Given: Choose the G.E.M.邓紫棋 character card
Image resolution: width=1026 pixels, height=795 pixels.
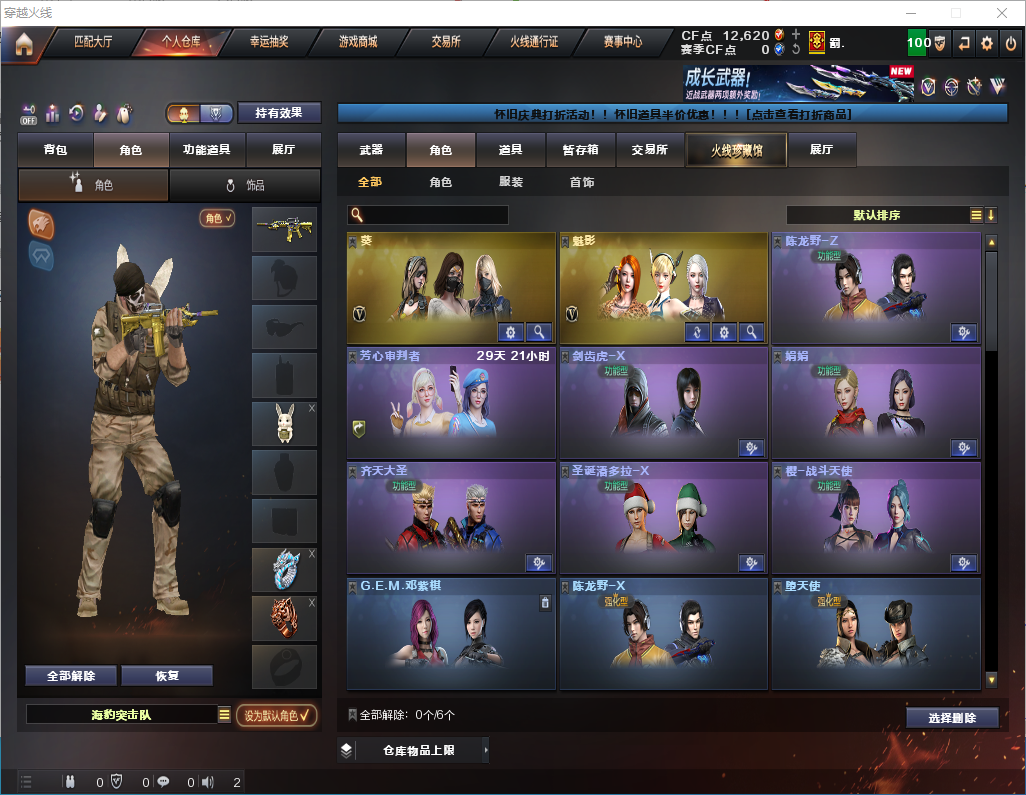Looking at the screenshot, I should pyautogui.click(x=451, y=633).
